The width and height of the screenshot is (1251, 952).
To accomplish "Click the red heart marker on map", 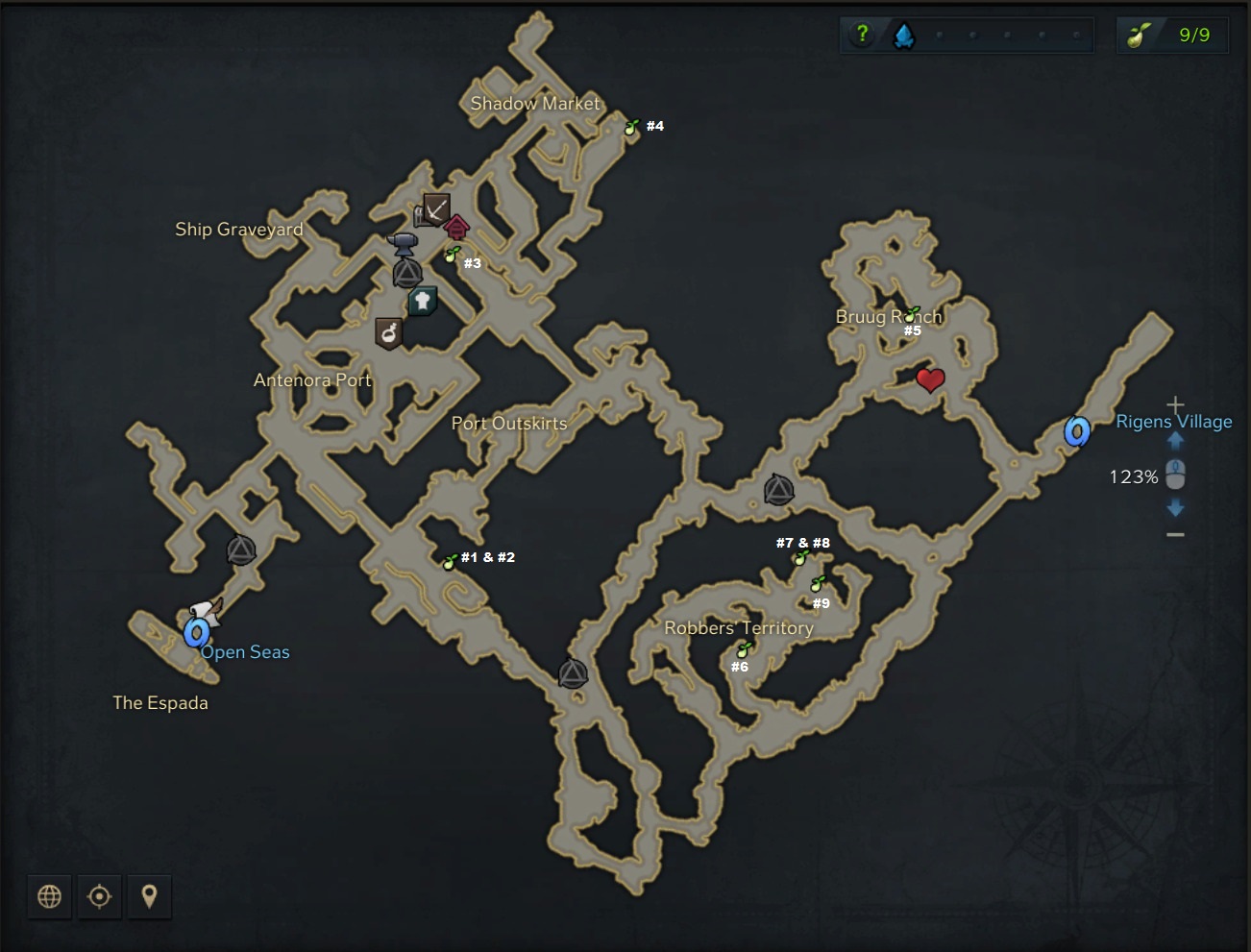I will point(929,379).
